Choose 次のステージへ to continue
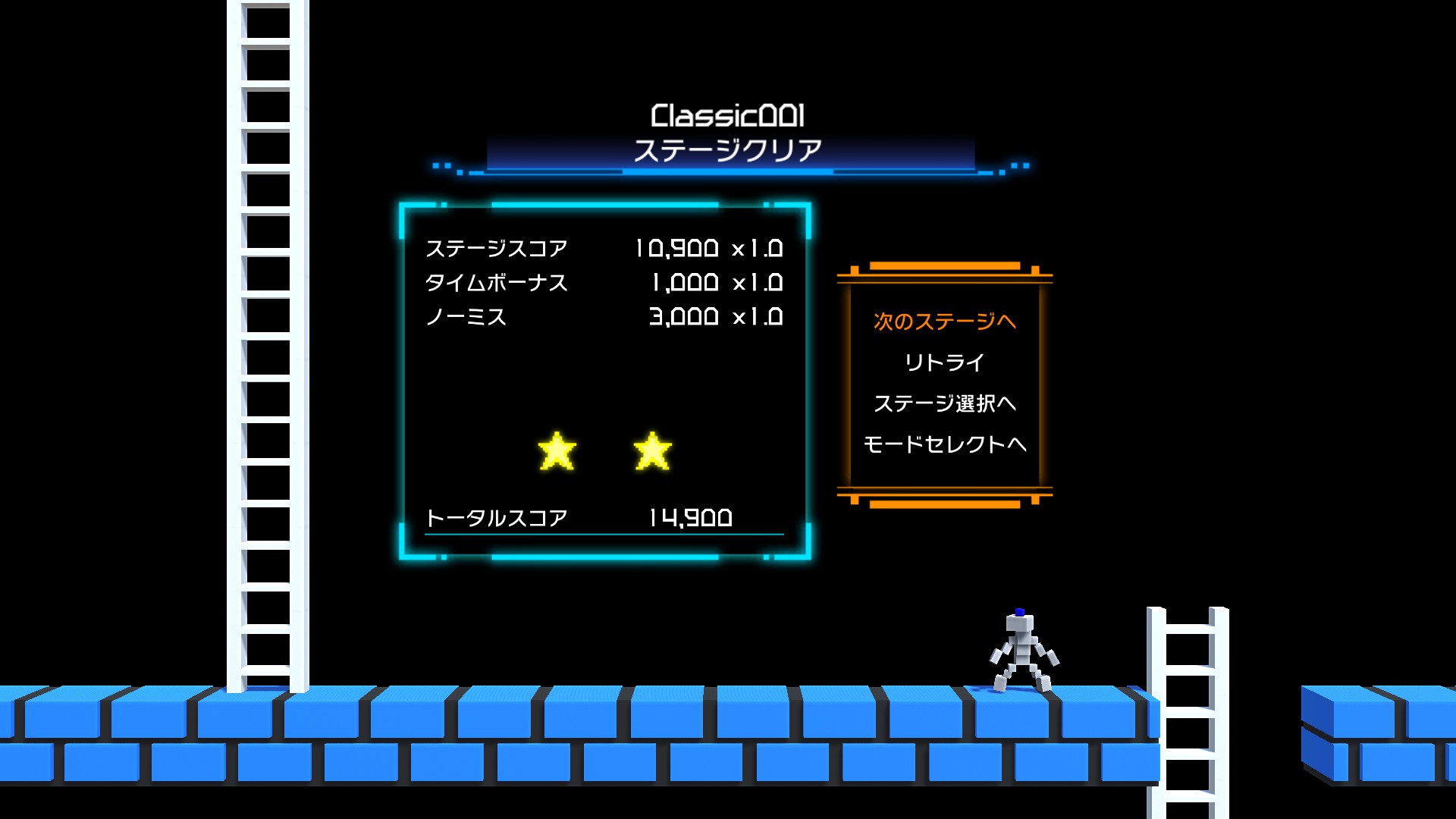Viewport: 1456px width, 819px height. pos(944,322)
